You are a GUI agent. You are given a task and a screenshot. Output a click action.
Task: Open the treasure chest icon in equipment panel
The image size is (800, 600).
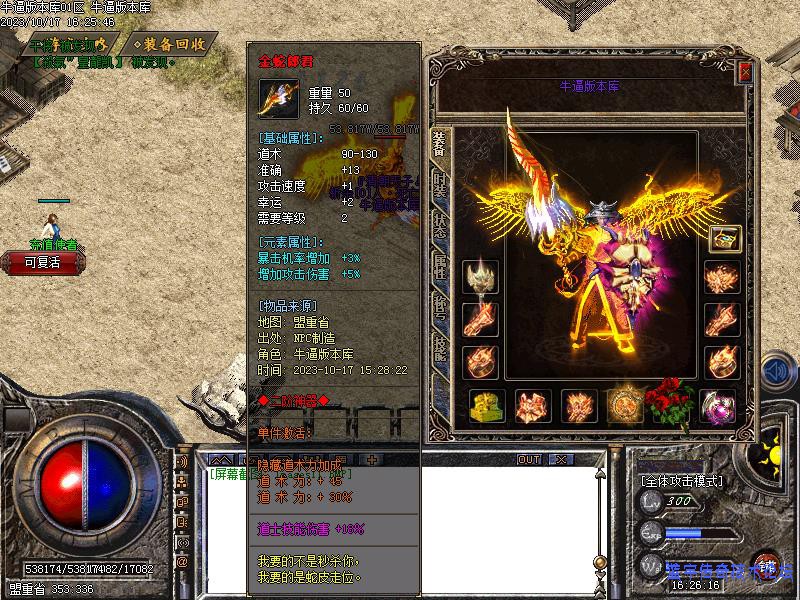click(725, 239)
